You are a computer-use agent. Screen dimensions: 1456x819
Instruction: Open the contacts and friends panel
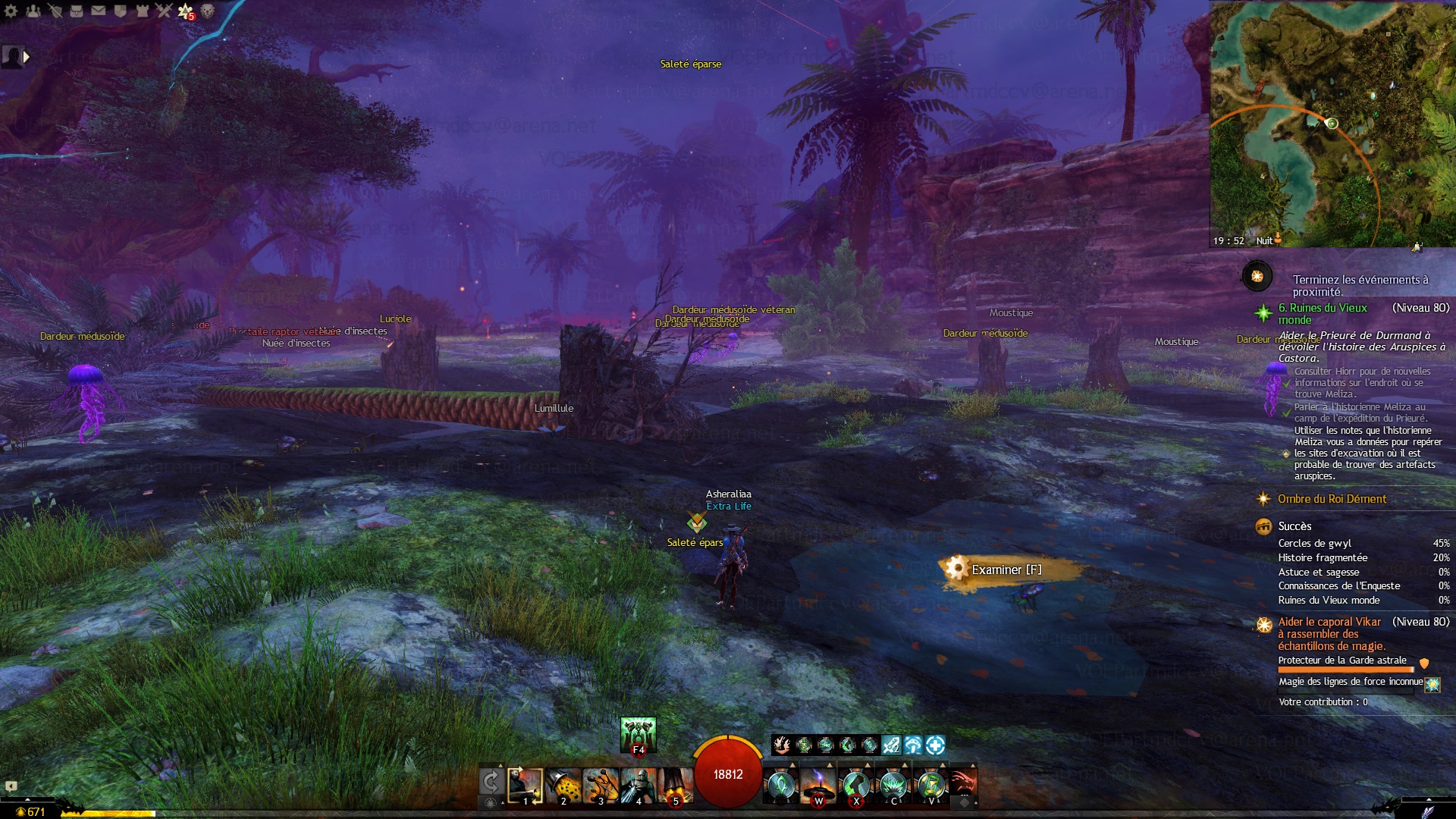(33, 11)
